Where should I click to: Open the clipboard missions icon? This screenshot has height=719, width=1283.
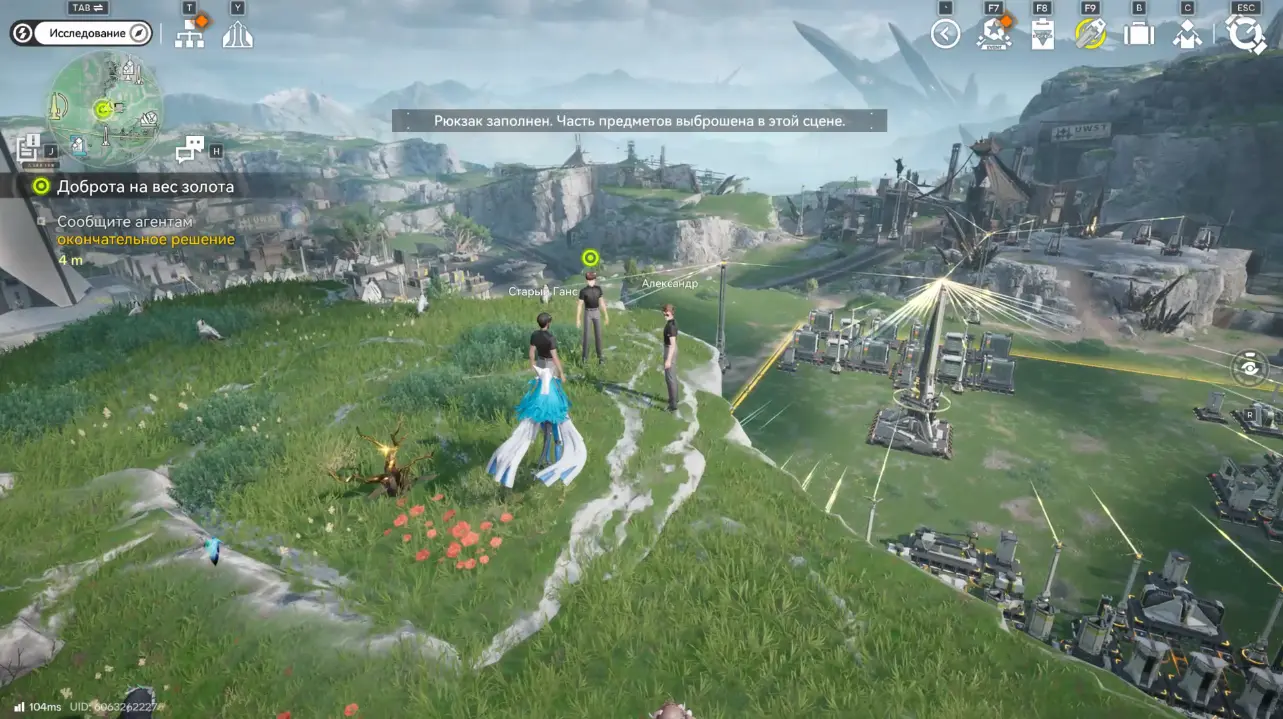coord(1042,35)
